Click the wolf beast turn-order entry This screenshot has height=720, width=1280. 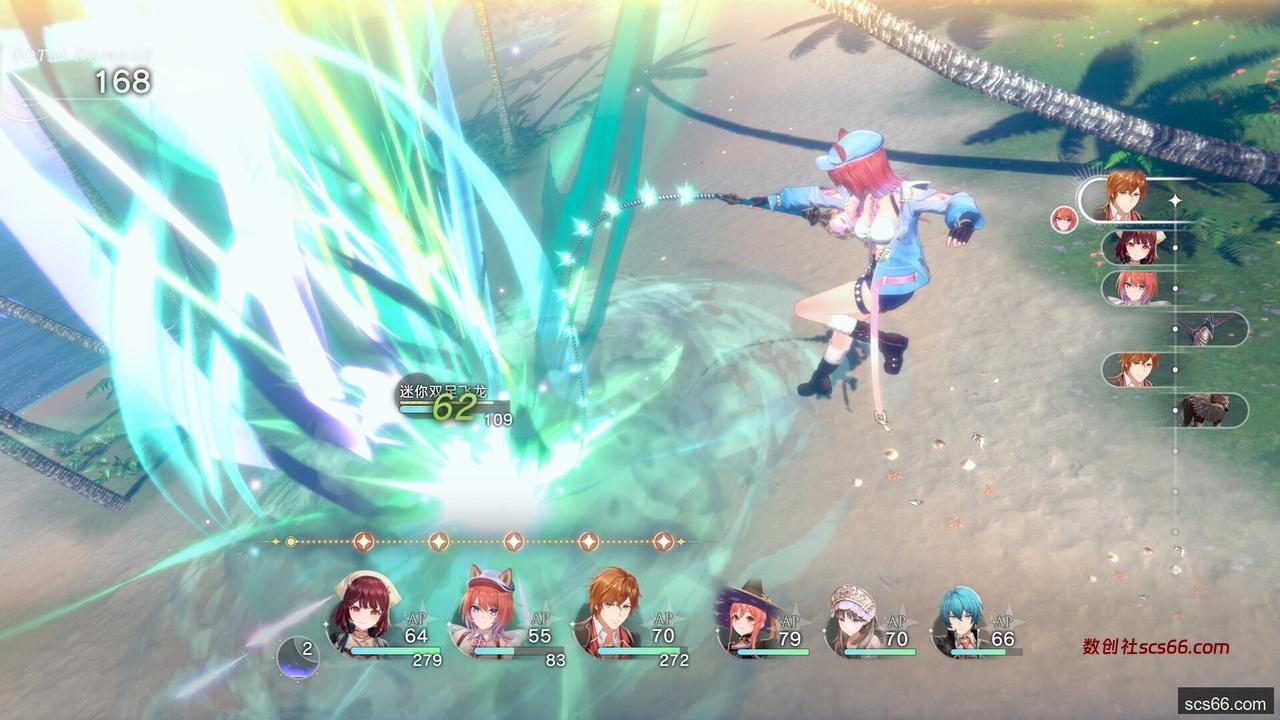tap(1207, 410)
